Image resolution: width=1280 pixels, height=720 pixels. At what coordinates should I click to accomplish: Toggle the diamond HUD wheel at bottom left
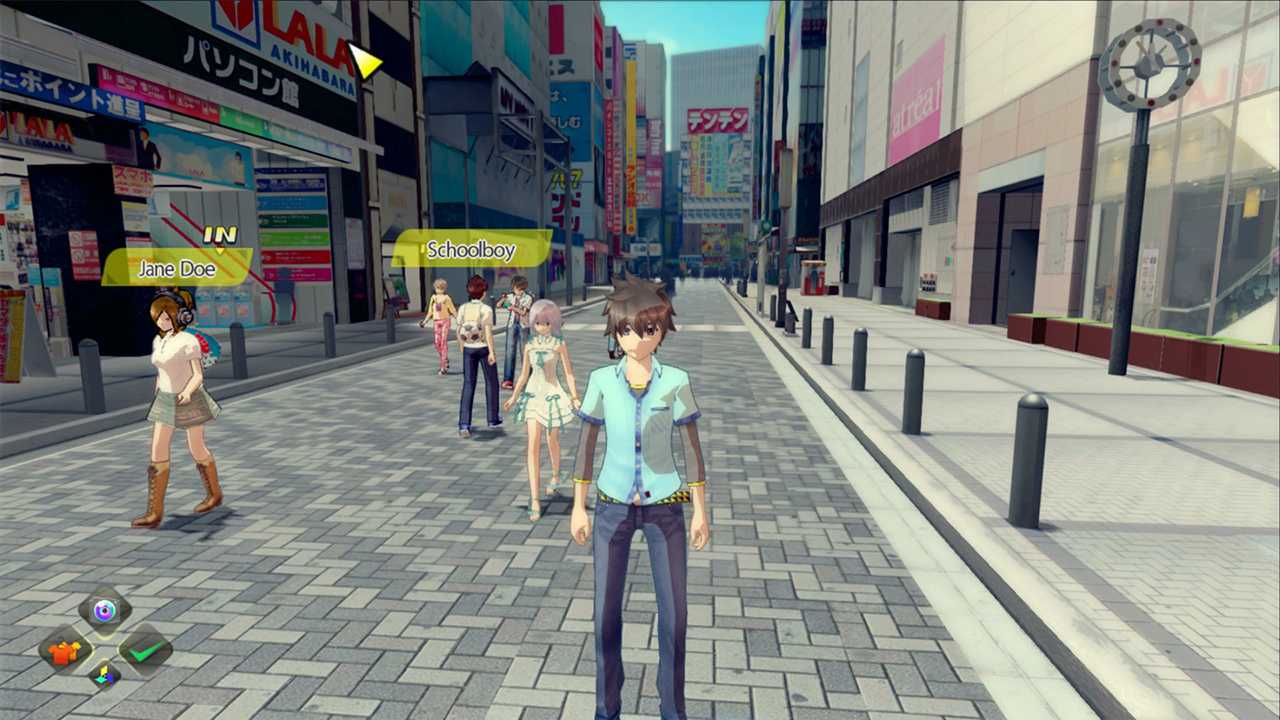coord(104,642)
